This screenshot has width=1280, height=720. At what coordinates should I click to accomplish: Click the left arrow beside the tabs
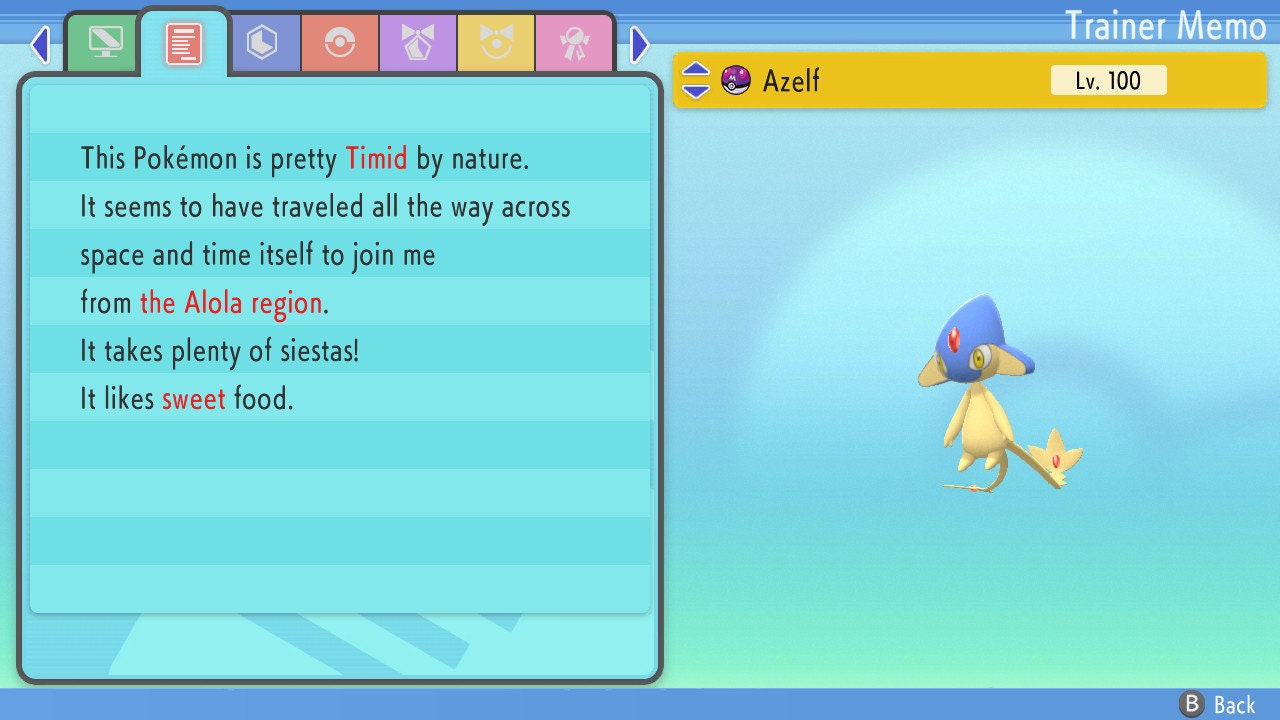point(40,44)
